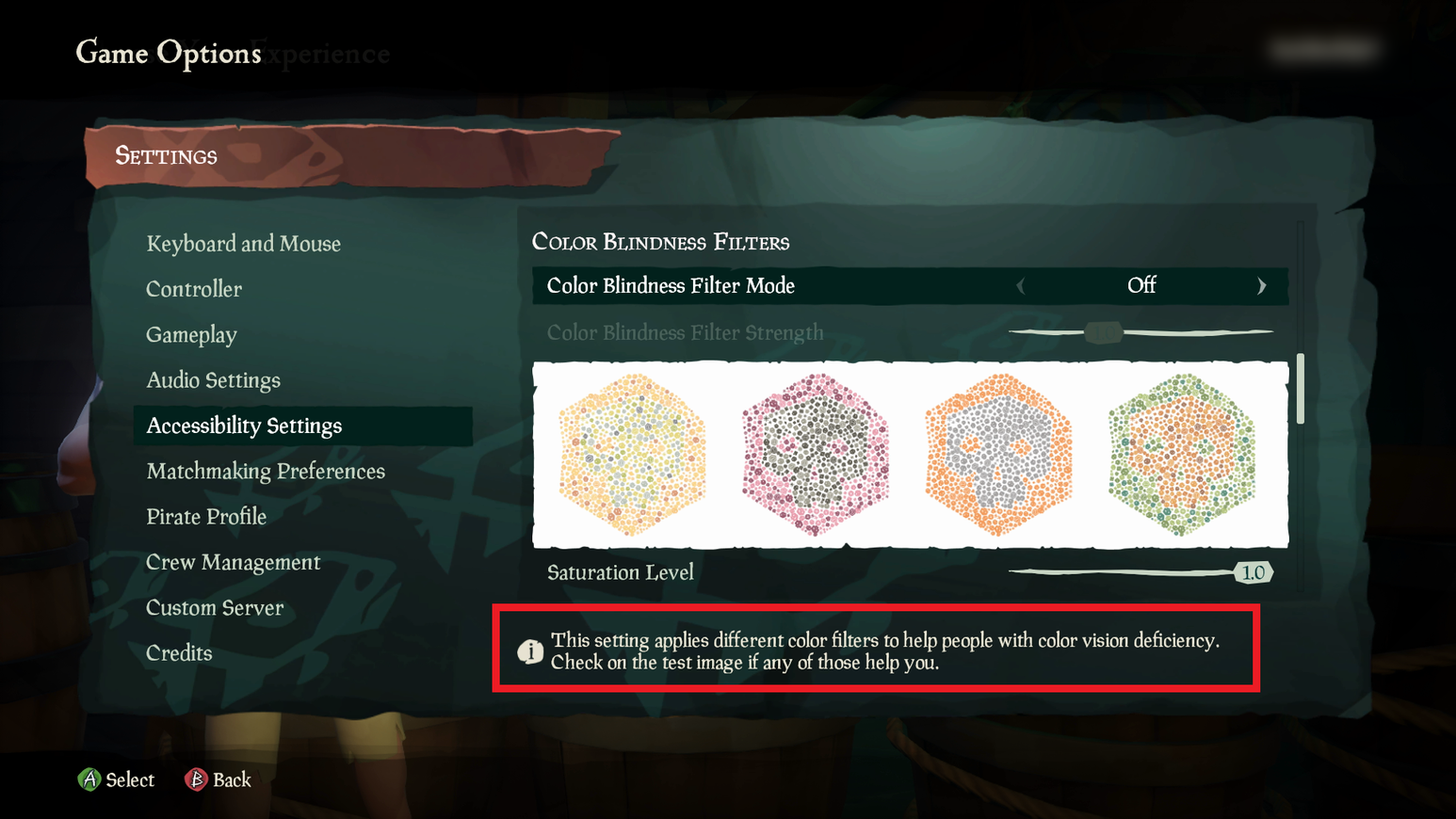The width and height of the screenshot is (1456, 819).
Task: Switch to Controller settings
Action: tap(194, 289)
